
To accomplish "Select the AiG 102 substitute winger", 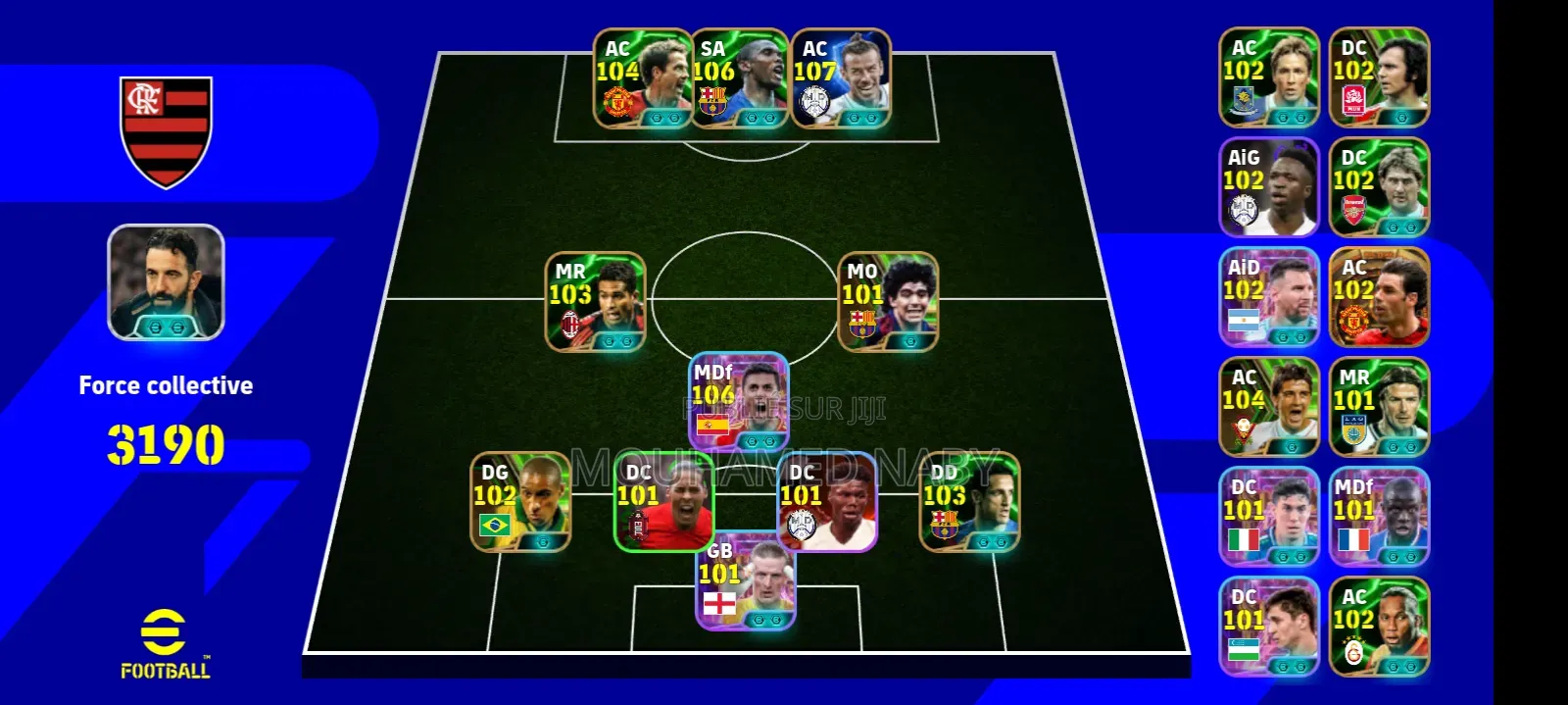I will (x=1269, y=187).
